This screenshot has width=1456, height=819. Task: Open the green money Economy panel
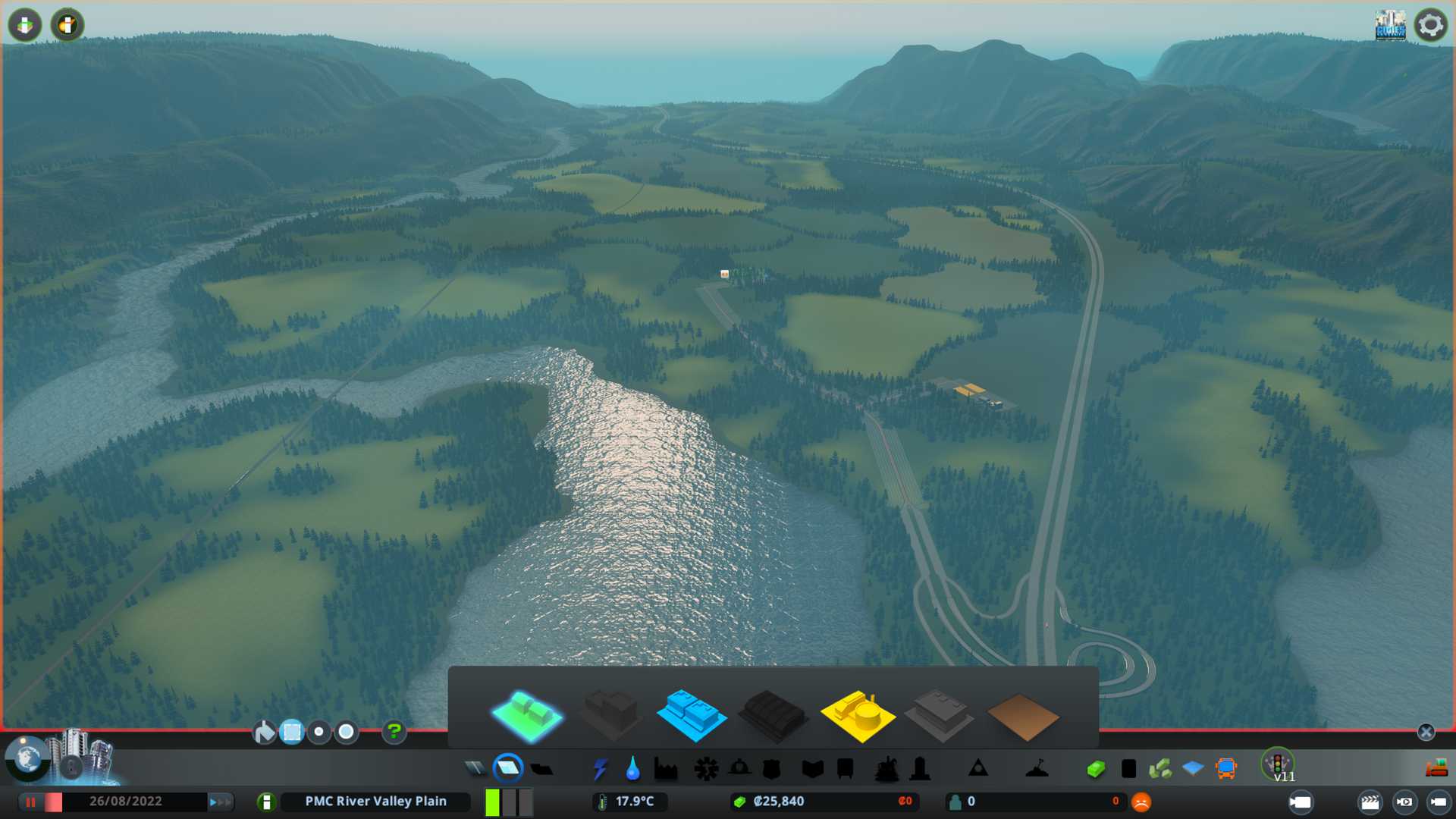(1095, 769)
